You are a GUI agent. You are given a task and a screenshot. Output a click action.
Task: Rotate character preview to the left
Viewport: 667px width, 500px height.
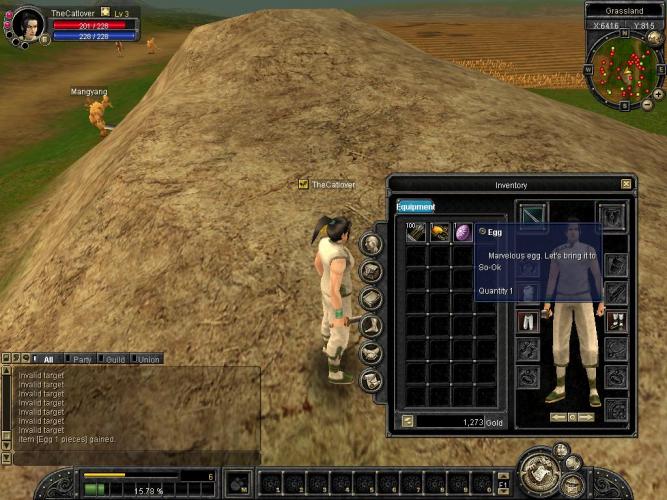tap(558, 416)
